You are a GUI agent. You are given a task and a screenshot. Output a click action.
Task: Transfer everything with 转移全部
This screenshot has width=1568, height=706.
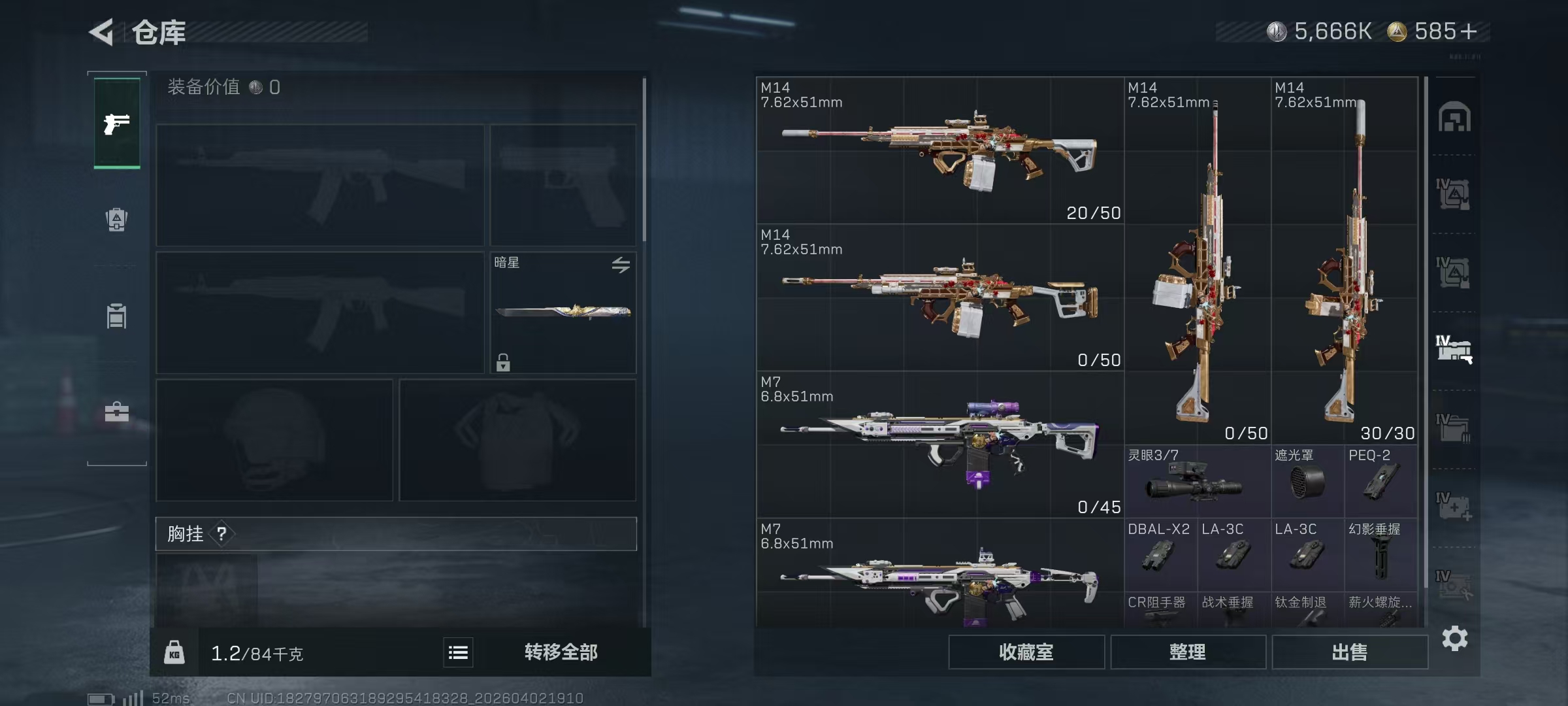(x=561, y=652)
